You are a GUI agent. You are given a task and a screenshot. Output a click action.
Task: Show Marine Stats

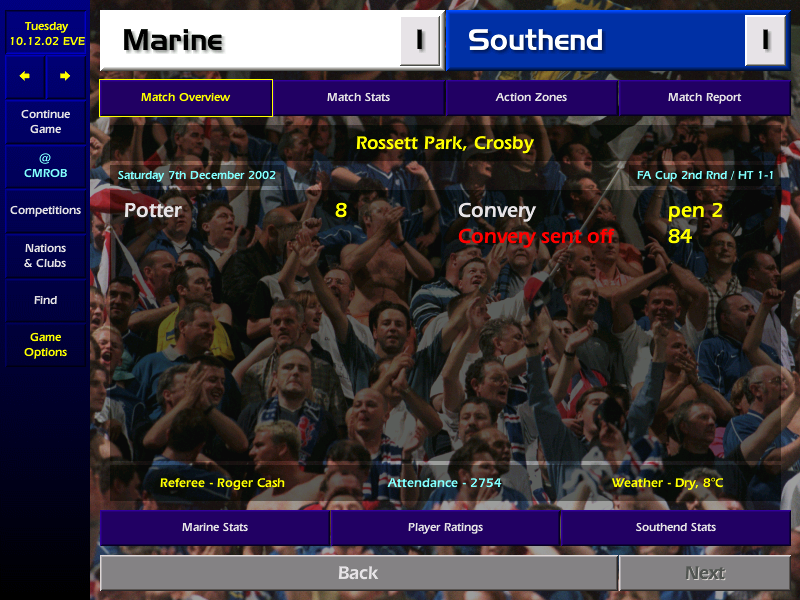click(x=215, y=527)
